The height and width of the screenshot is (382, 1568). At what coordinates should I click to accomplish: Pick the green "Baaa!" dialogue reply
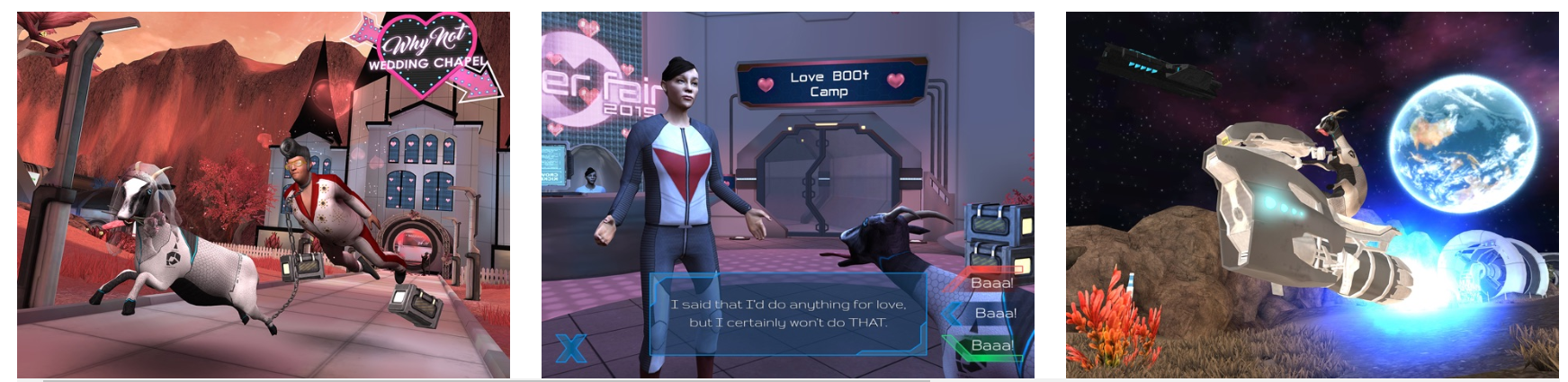(x=991, y=345)
